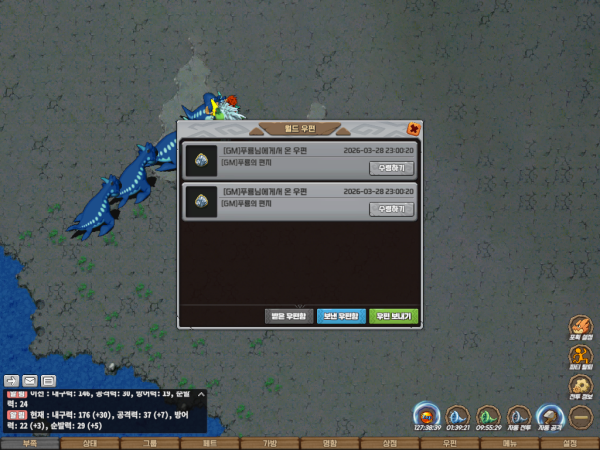Open the settings (설정) tab
Screen dimensions: 600x450
pyautogui.click(x=569, y=443)
